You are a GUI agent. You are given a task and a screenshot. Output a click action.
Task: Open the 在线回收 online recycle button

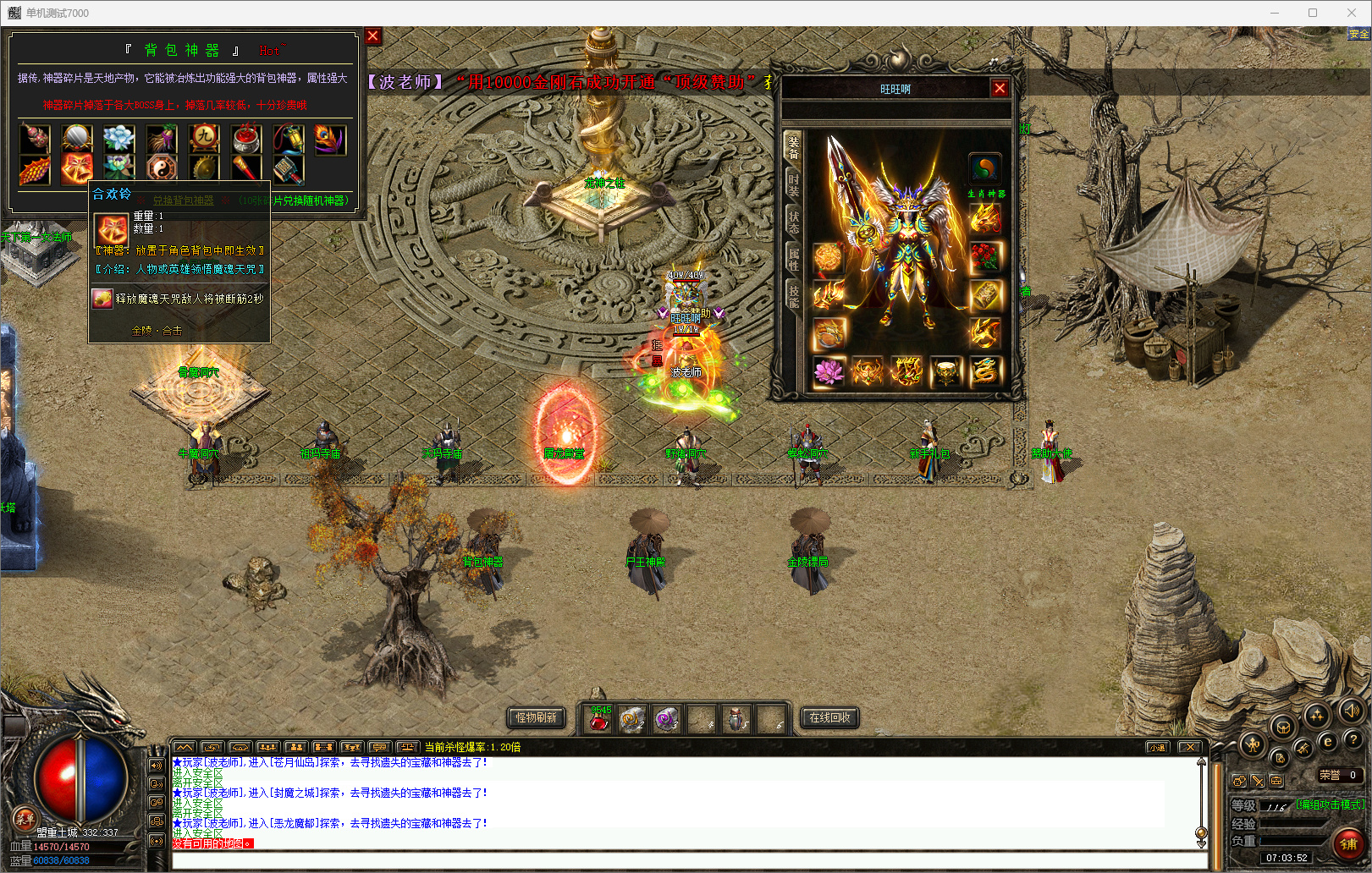click(x=829, y=717)
